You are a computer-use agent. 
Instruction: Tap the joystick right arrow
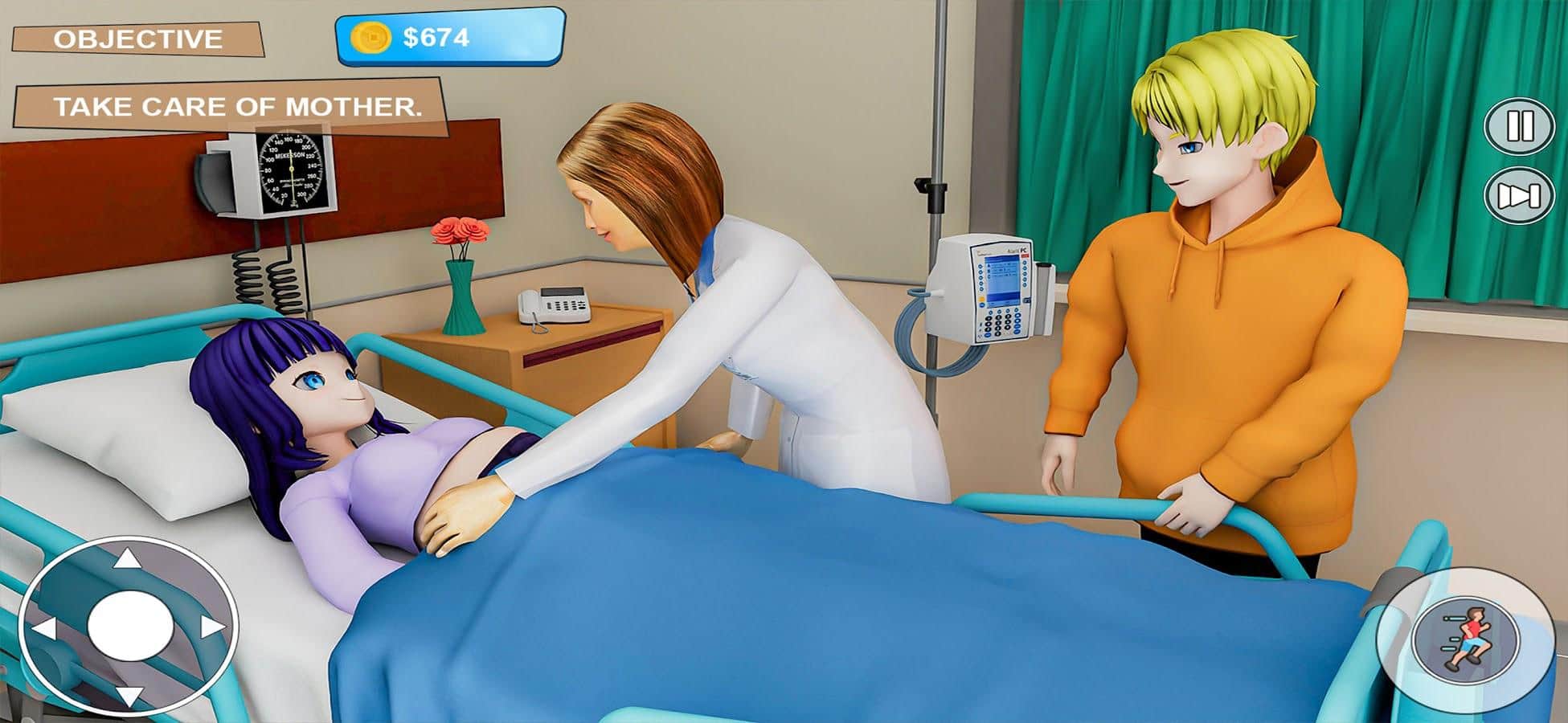(x=212, y=628)
